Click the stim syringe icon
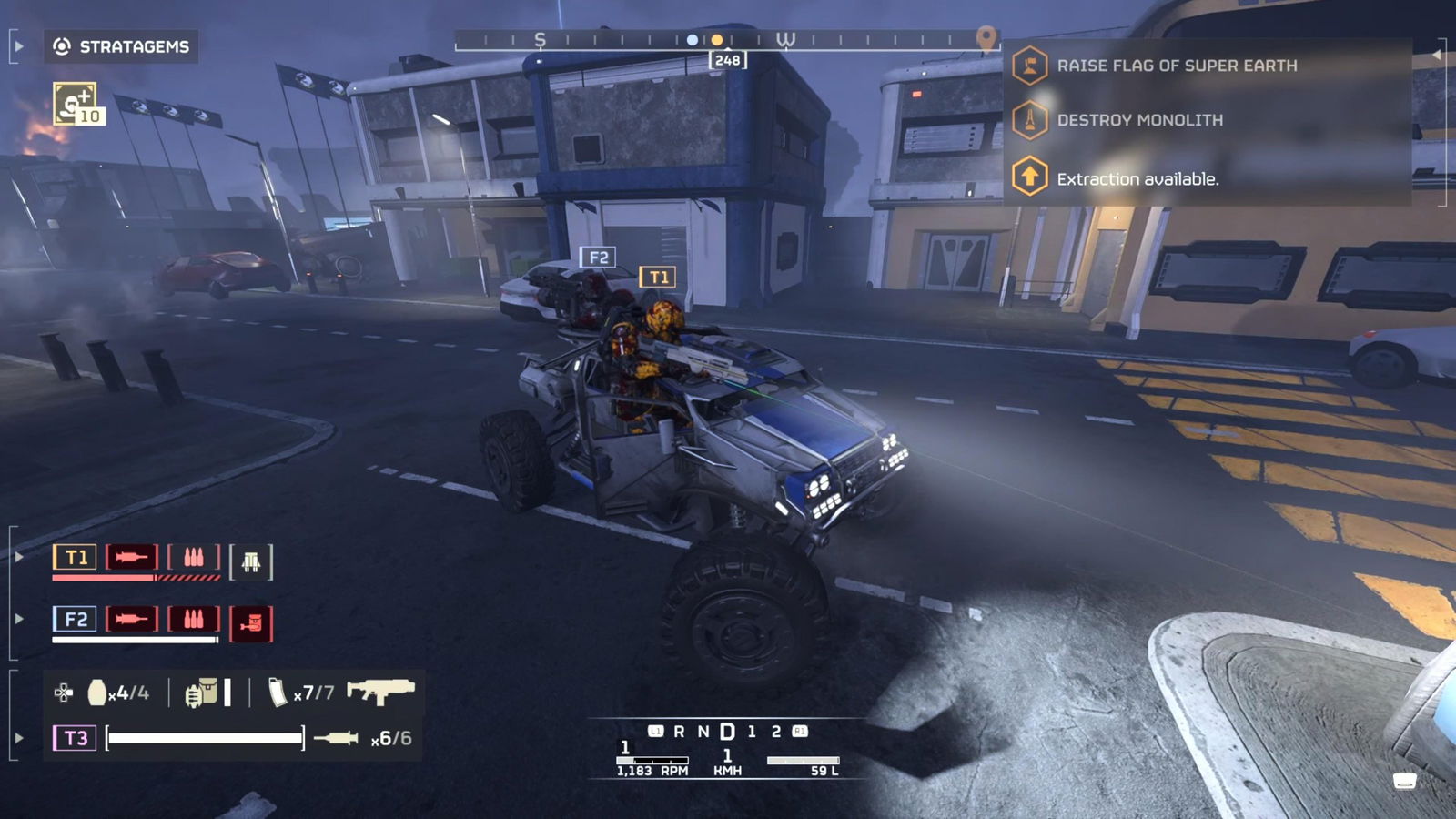The image size is (1456, 819). pos(336,738)
